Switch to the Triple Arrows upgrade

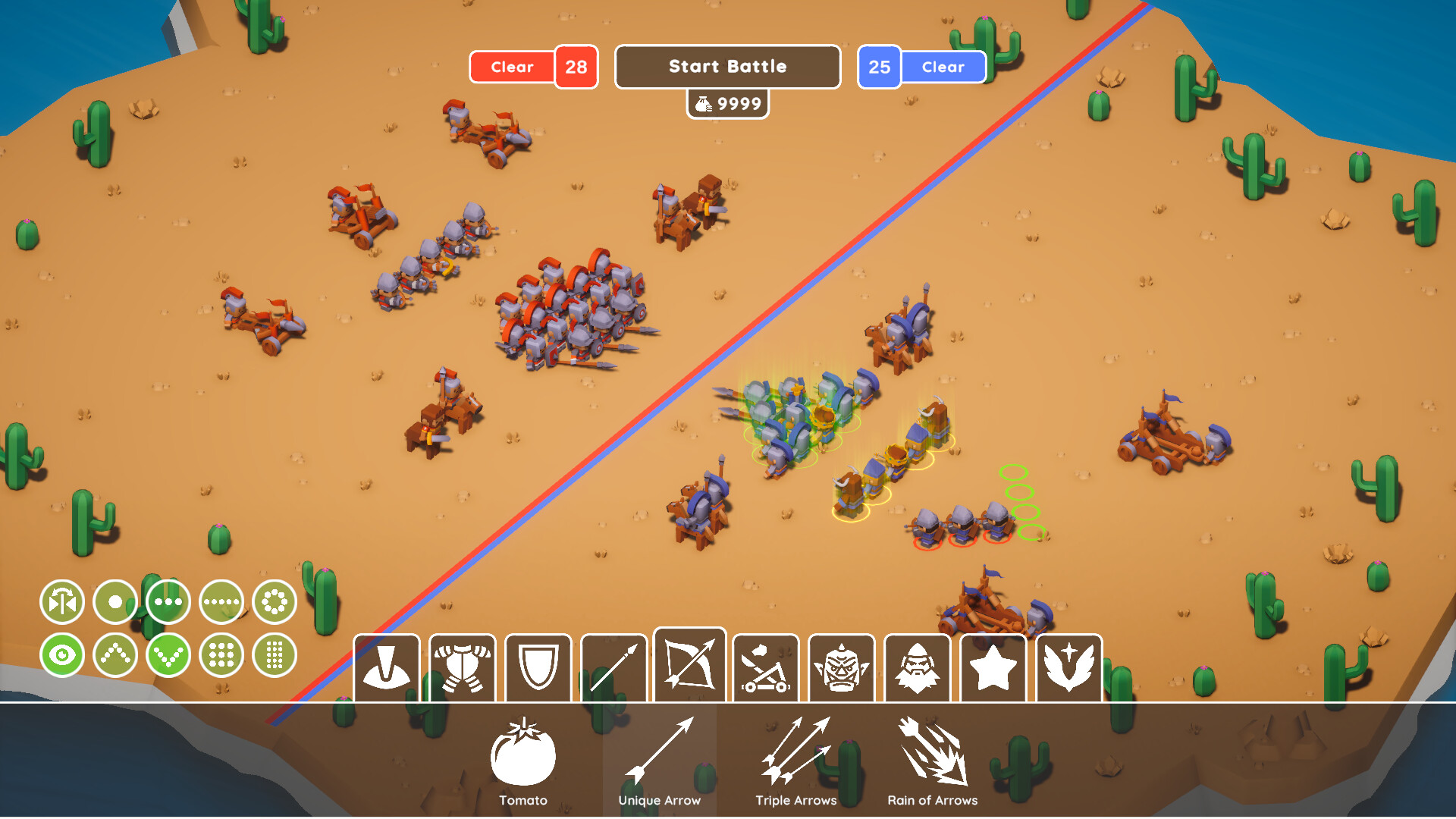[795, 758]
